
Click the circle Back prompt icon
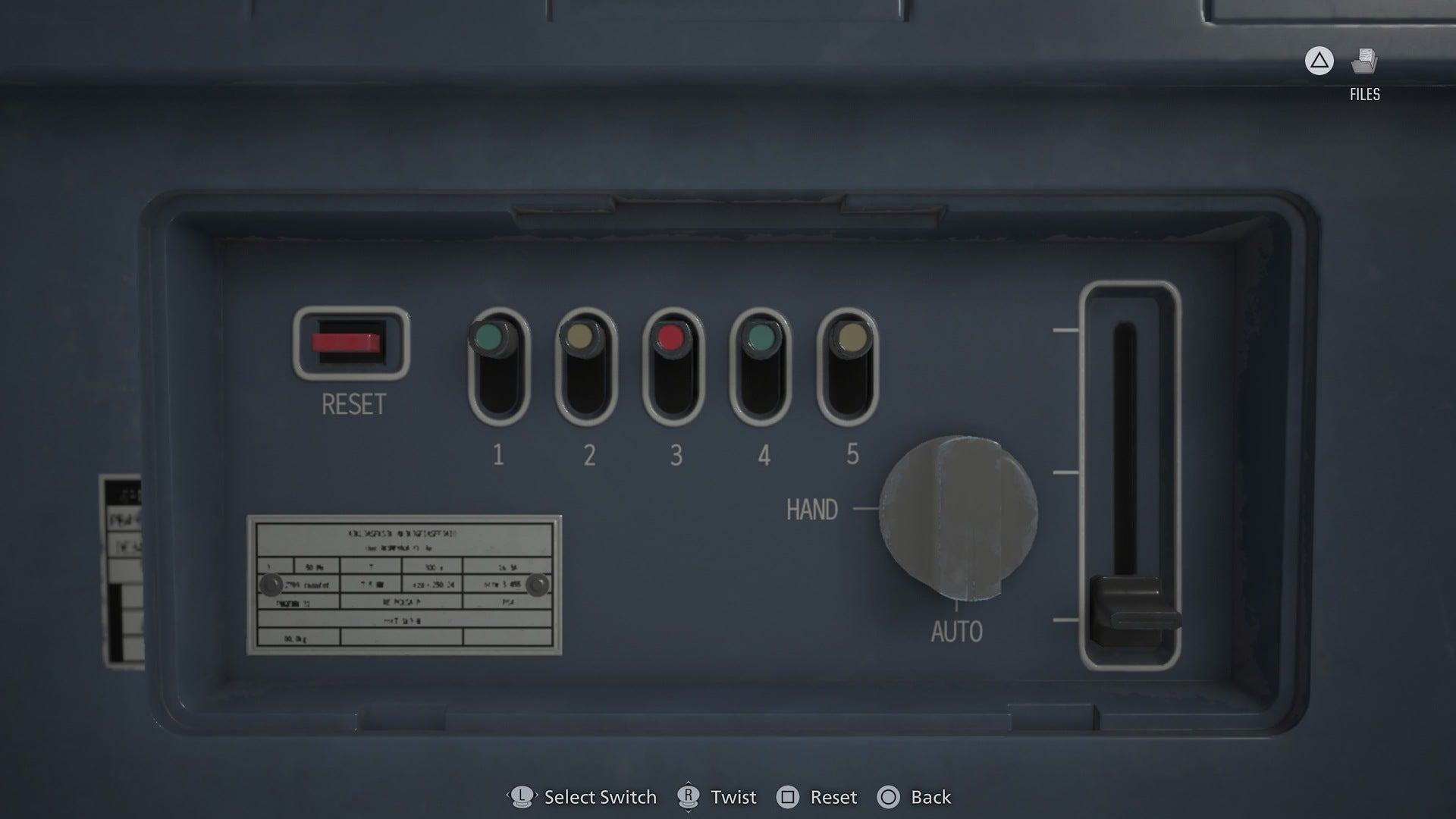click(889, 797)
